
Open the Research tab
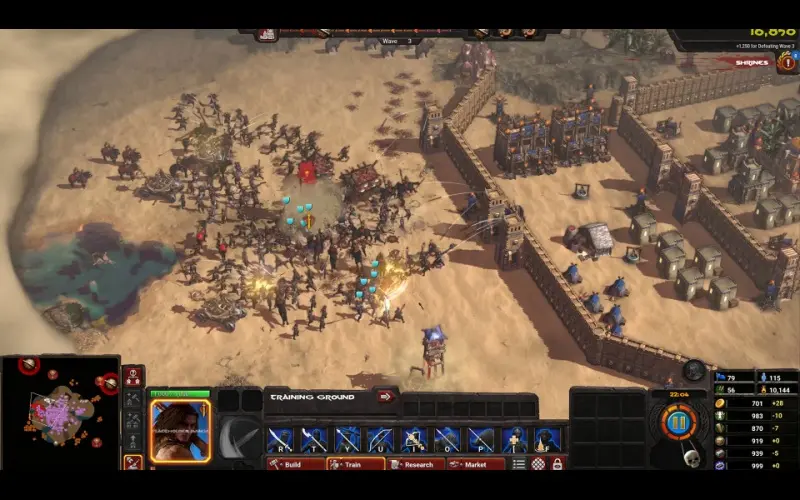[x=413, y=464]
